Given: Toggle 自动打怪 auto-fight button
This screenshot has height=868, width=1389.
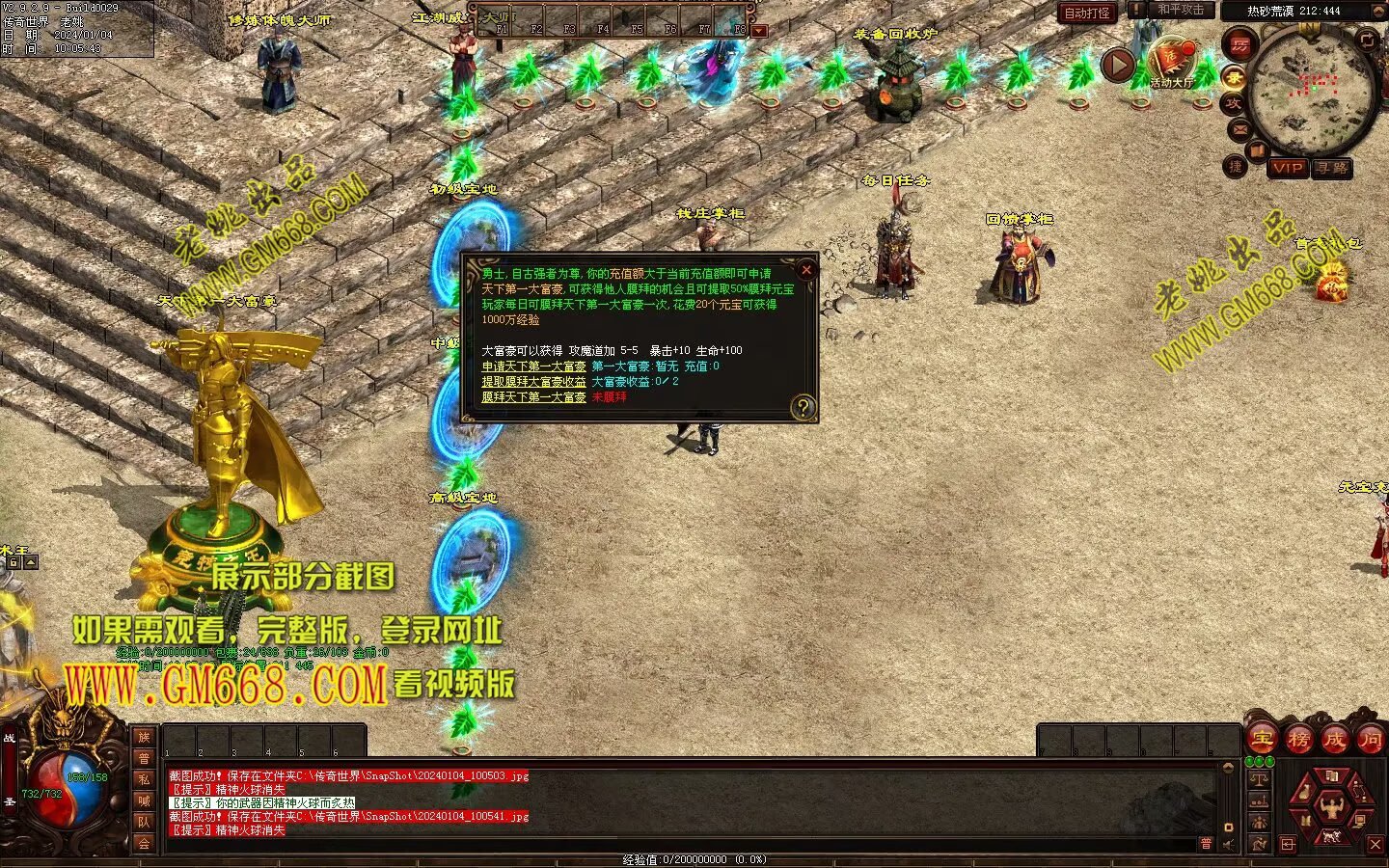Looking at the screenshot, I should pyautogui.click(x=1087, y=14).
